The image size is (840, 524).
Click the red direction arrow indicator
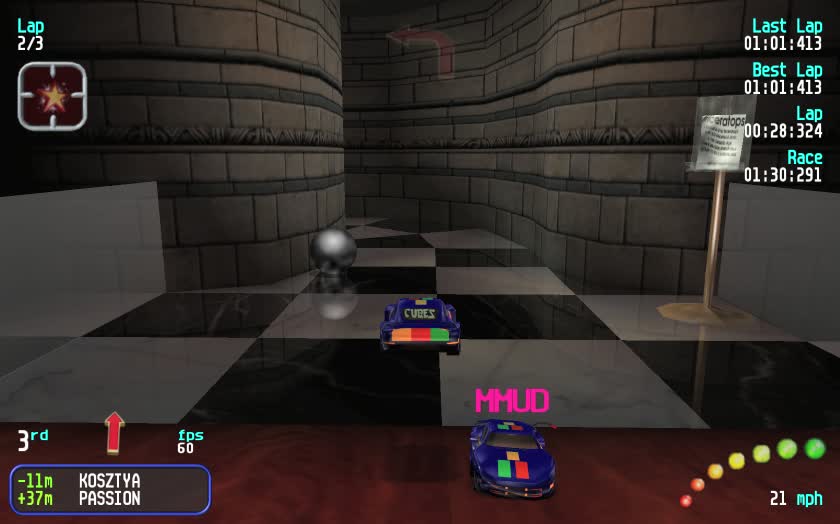[x=114, y=432]
